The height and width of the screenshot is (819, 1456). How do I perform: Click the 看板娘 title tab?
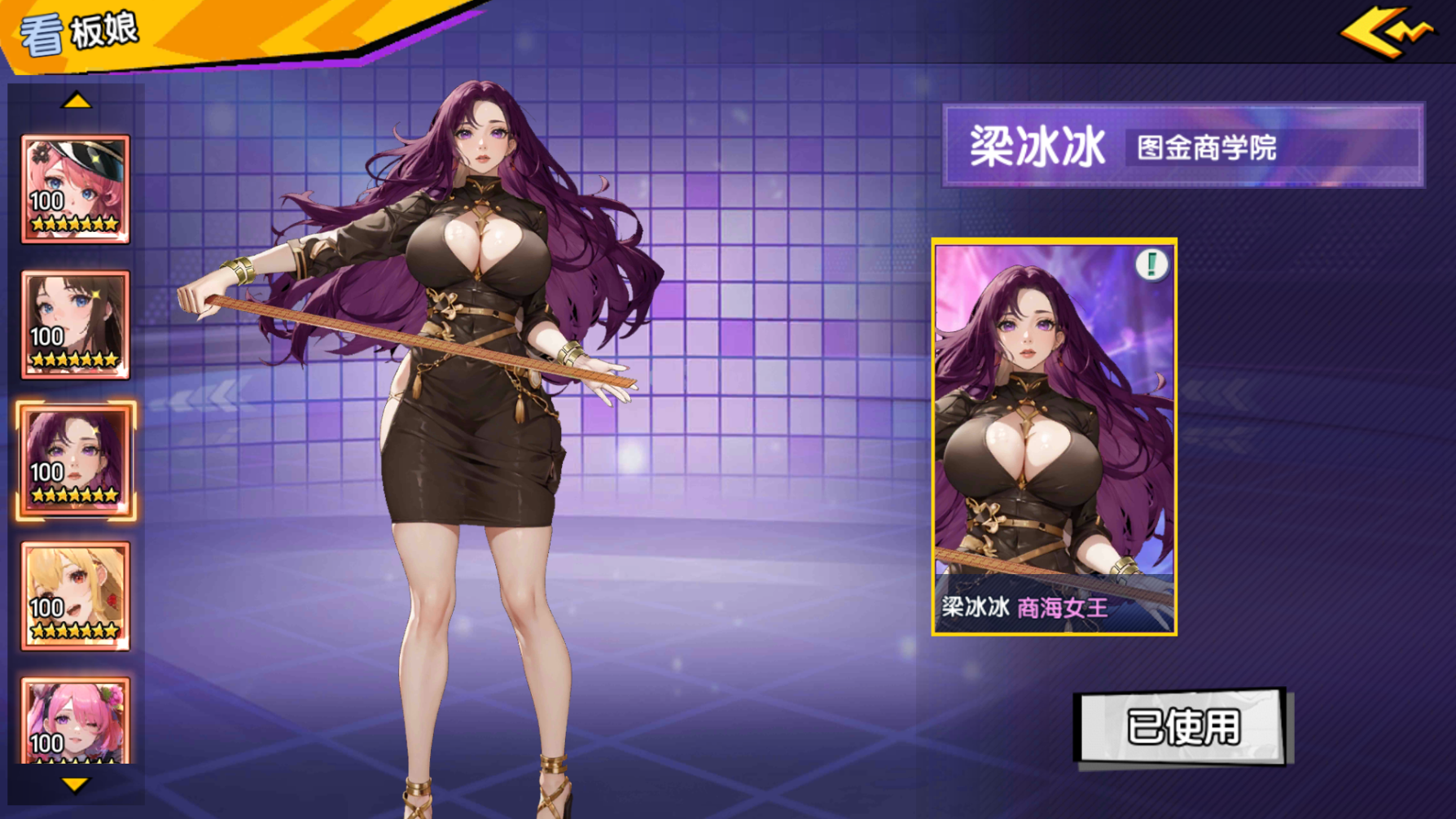click(x=77, y=32)
